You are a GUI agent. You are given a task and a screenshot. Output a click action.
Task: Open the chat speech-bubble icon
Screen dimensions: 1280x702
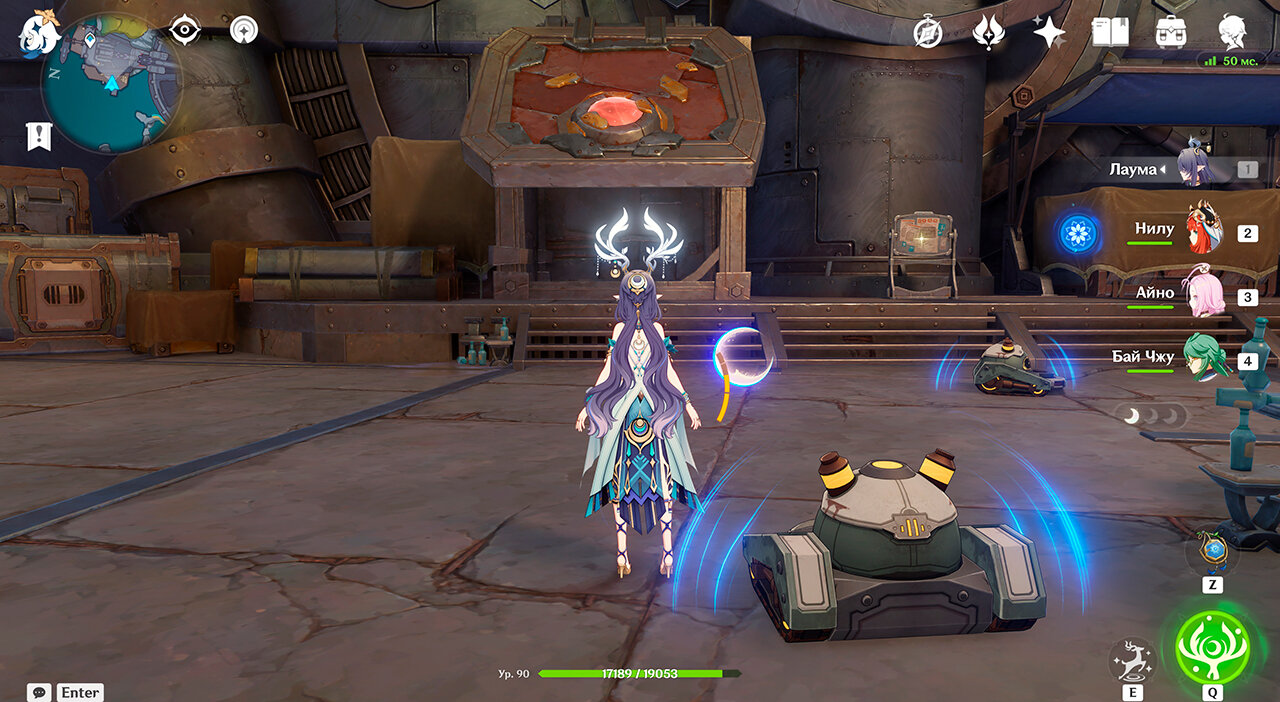point(40,692)
